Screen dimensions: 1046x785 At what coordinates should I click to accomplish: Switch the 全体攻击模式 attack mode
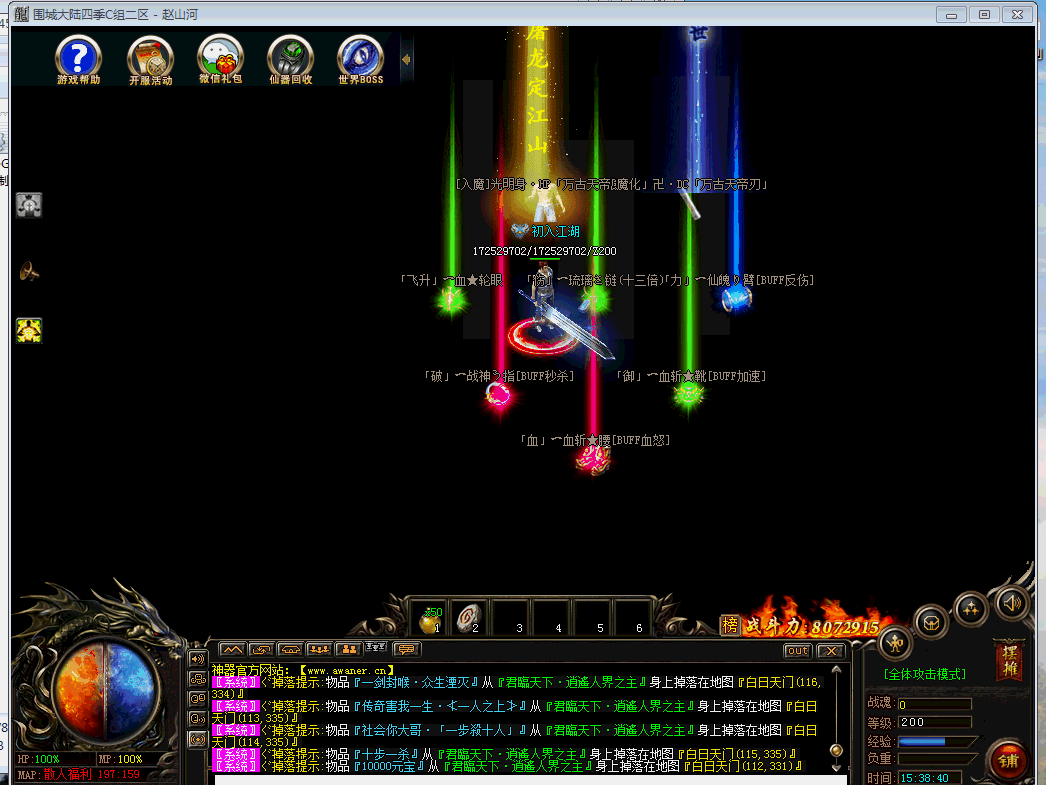click(925, 674)
